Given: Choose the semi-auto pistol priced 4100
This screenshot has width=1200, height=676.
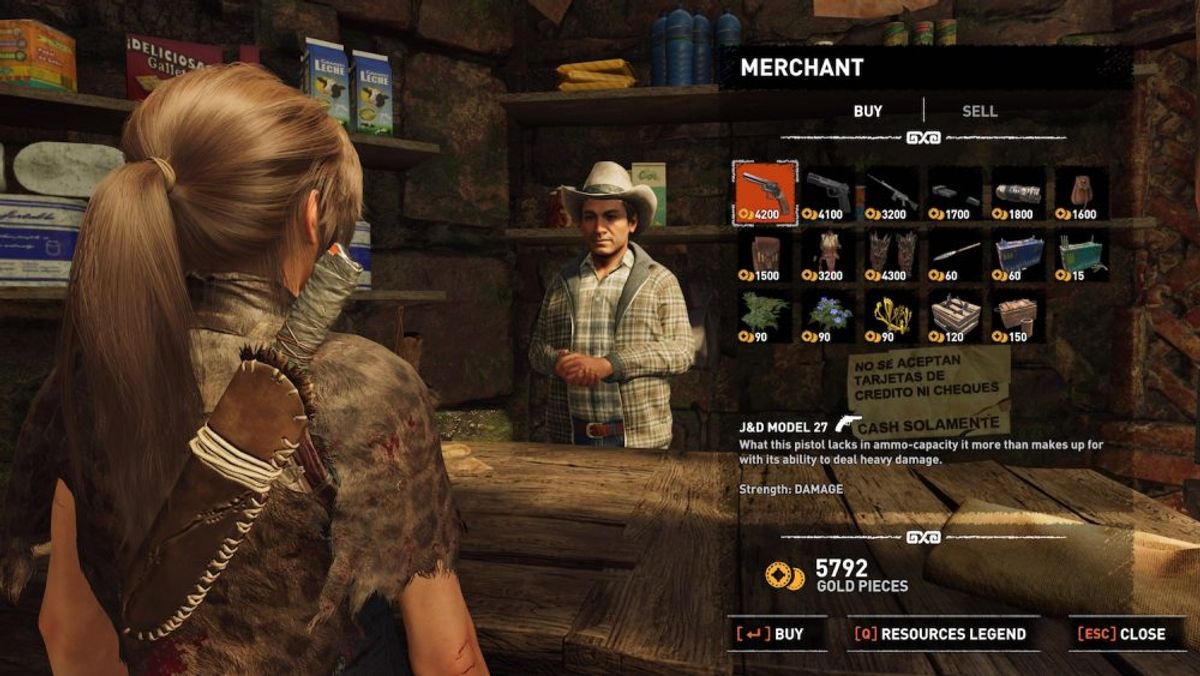Looking at the screenshot, I should (828, 192).
